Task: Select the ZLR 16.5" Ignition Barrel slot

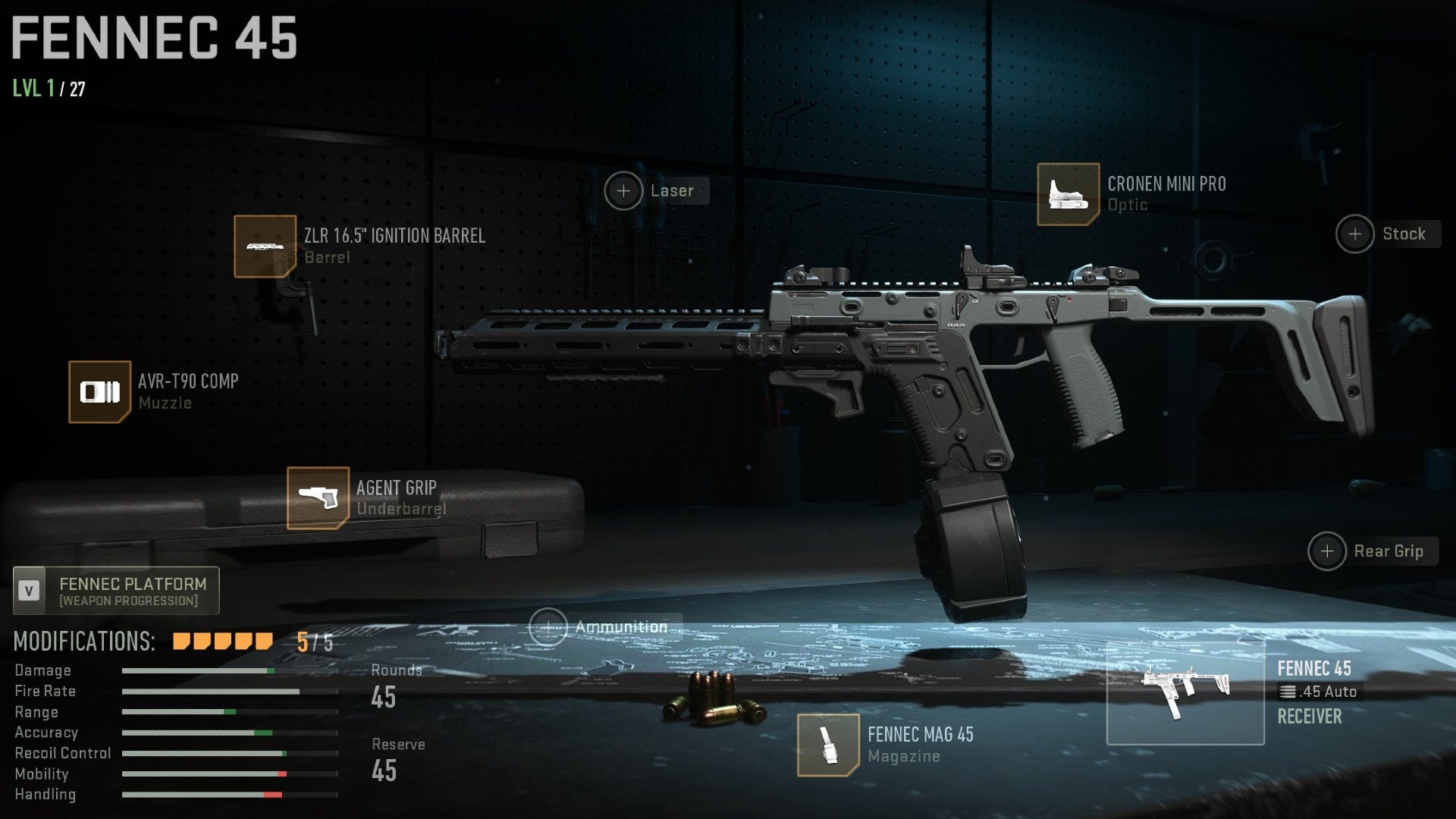Action: click(x=265, y=246)
